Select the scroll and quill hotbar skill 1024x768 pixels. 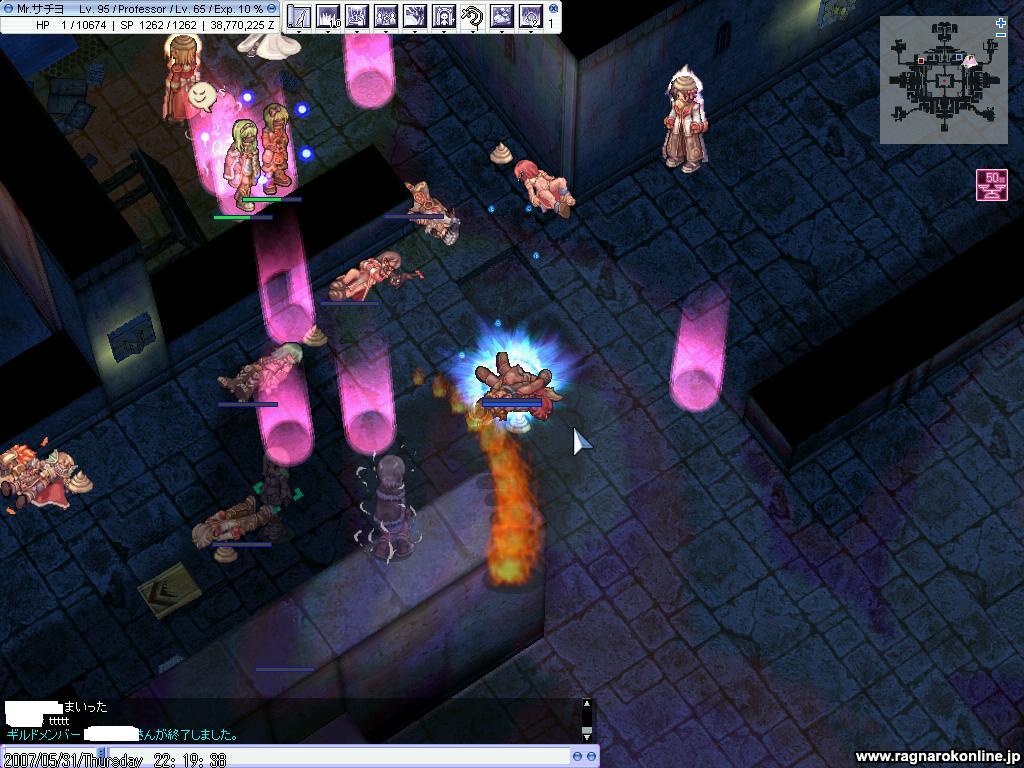pyautogui.click(x=299, y=16)
